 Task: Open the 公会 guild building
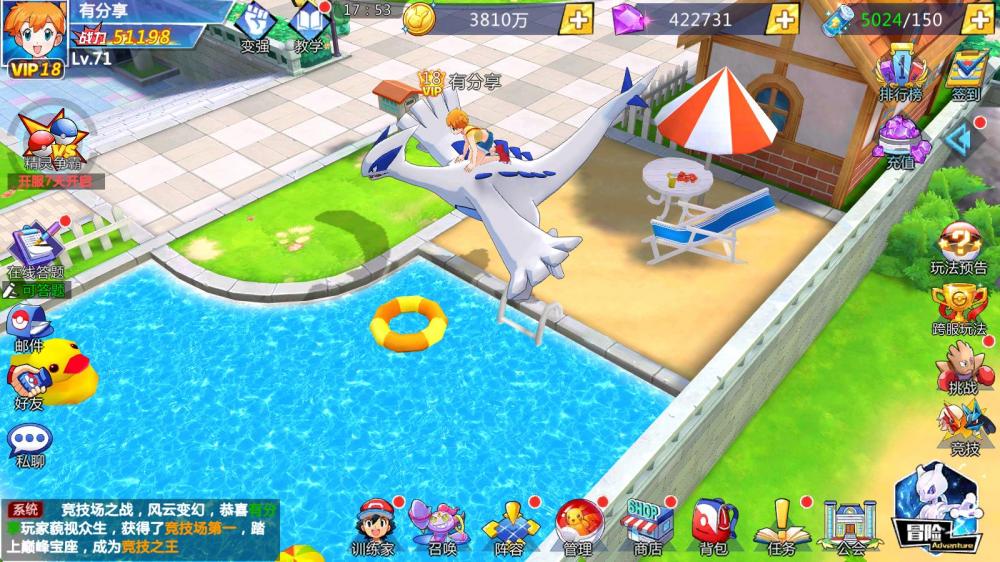click(849, 523)
